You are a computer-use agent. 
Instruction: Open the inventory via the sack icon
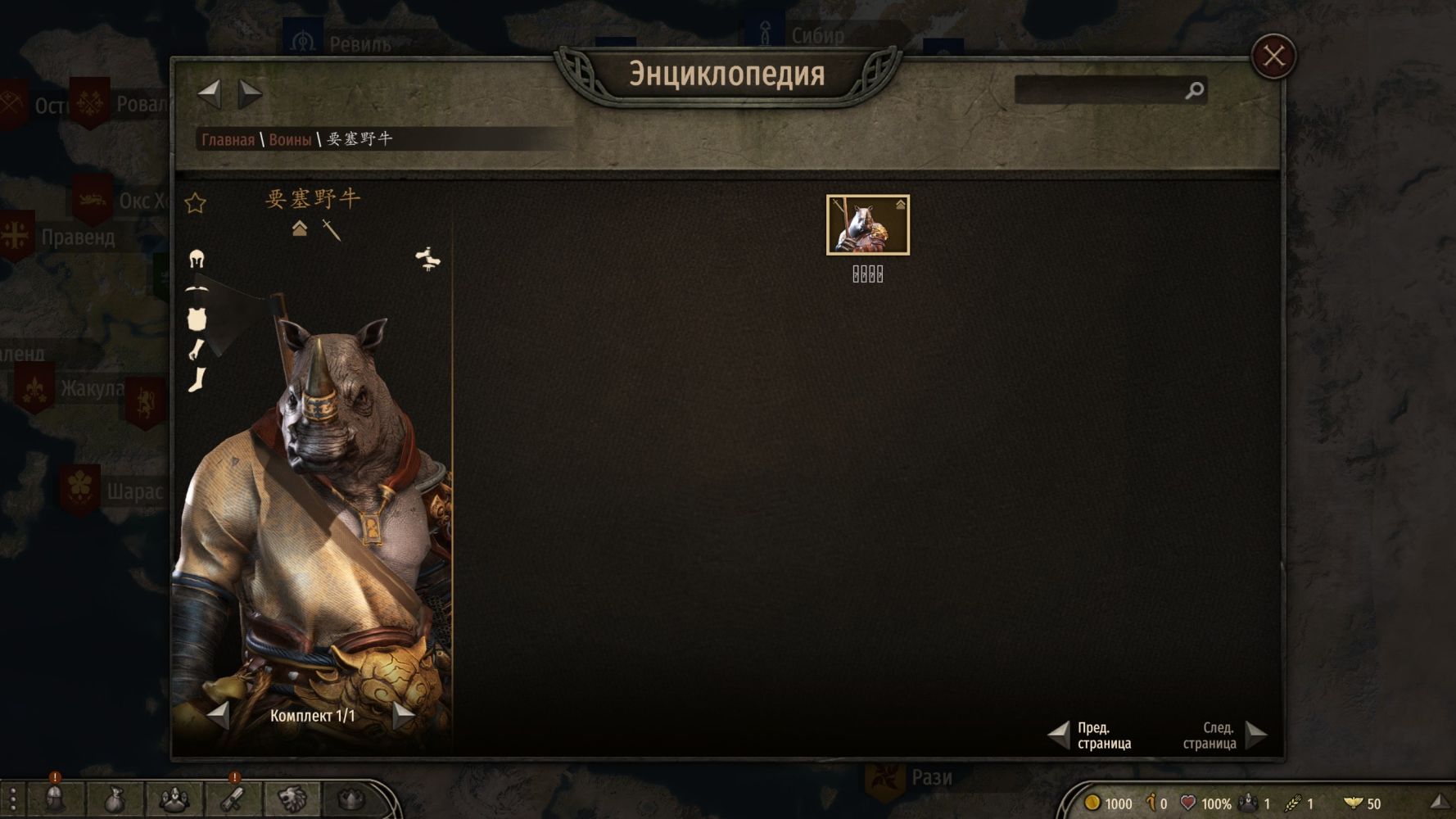point(114,799)
